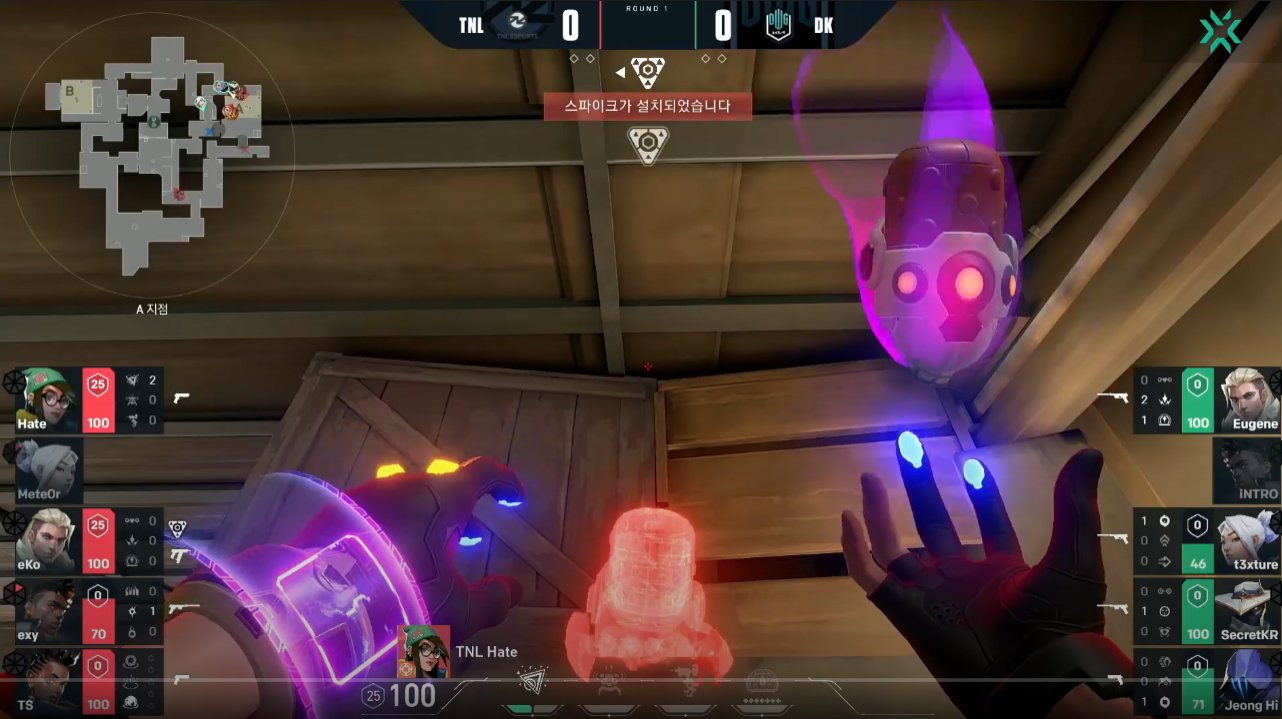Image resolution: width=1282 pixels, height=719 pixels.
Task: Click the tournament logo in the corner
Action: coord(1220,31)
